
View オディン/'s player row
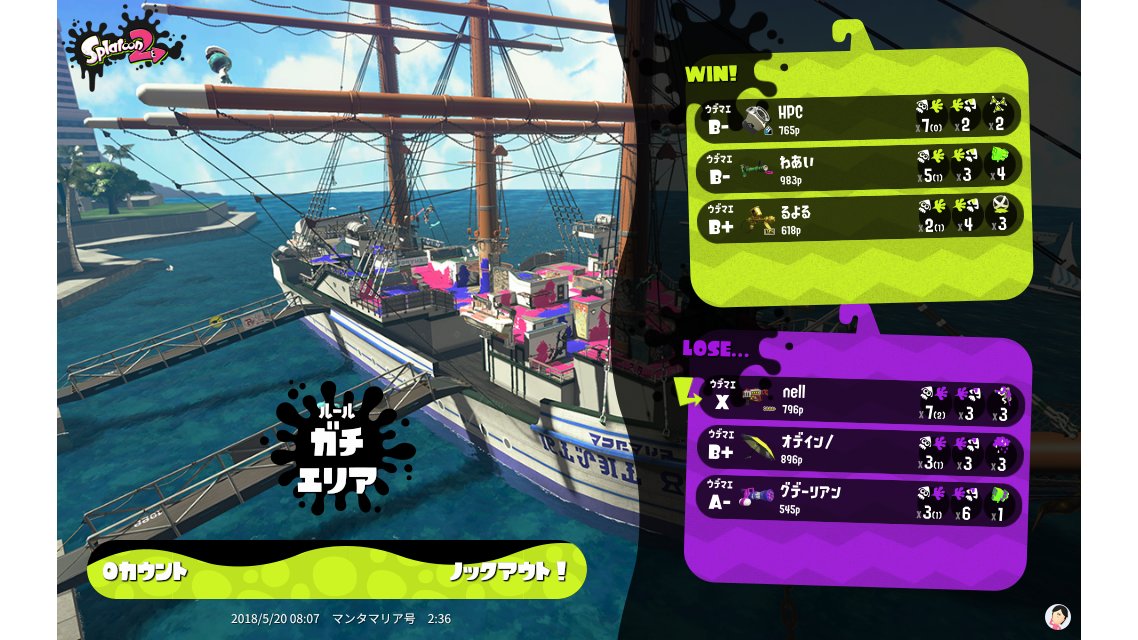click(858, 452)
